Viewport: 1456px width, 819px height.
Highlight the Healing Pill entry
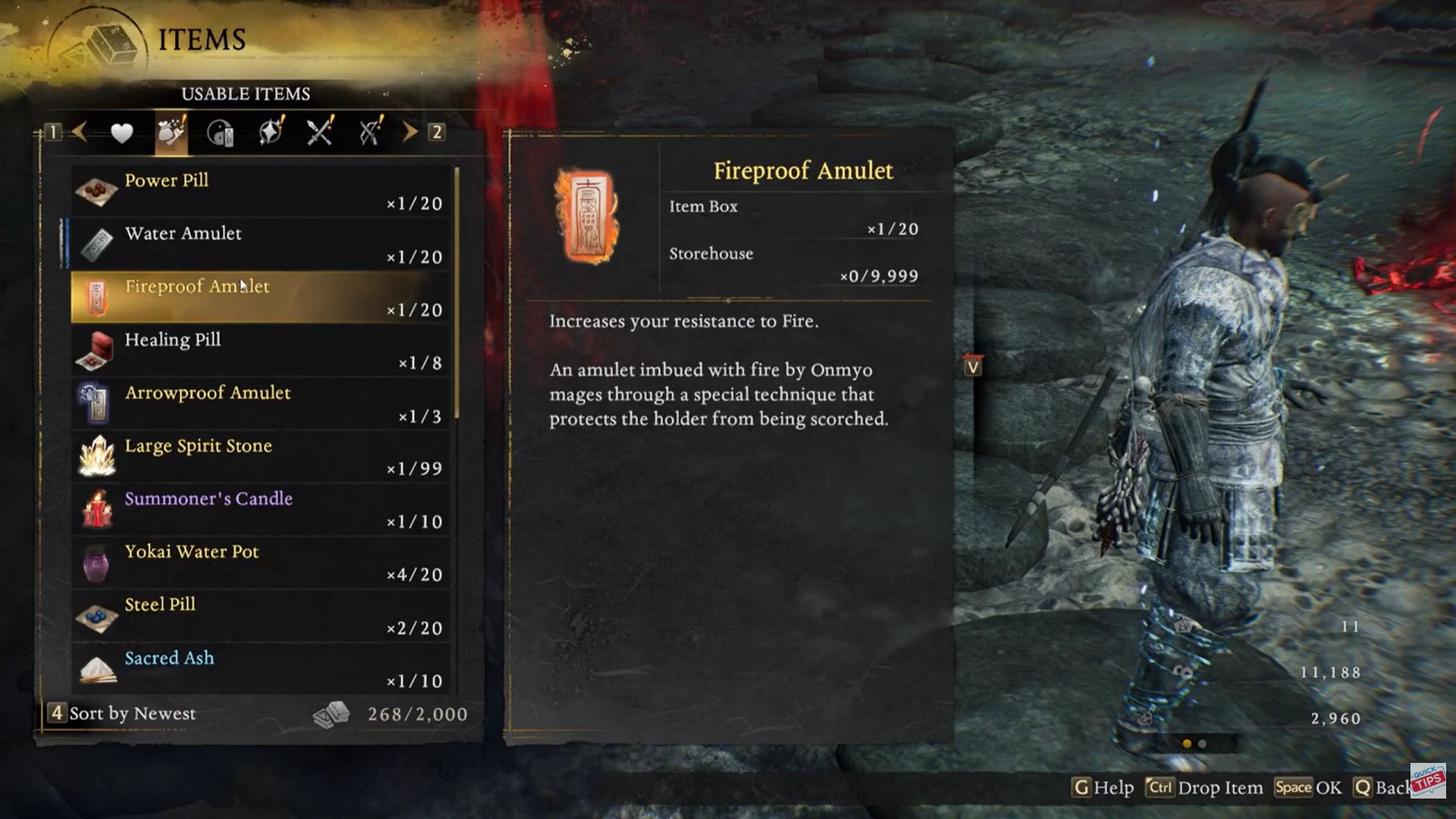coord(258,349)
